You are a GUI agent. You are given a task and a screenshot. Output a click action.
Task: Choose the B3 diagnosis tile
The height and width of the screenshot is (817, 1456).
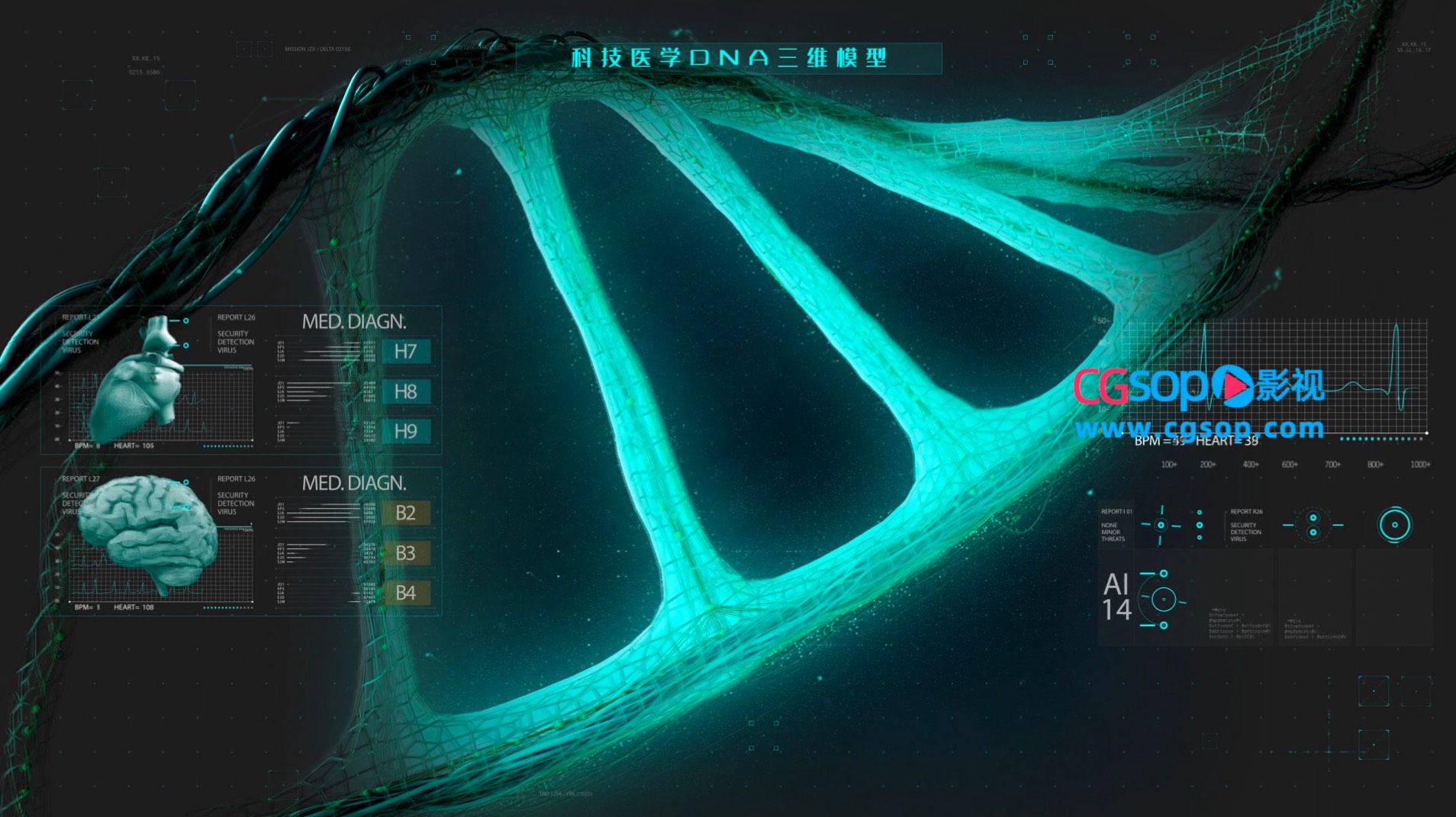pyautogui.click(x=405, y=553)
